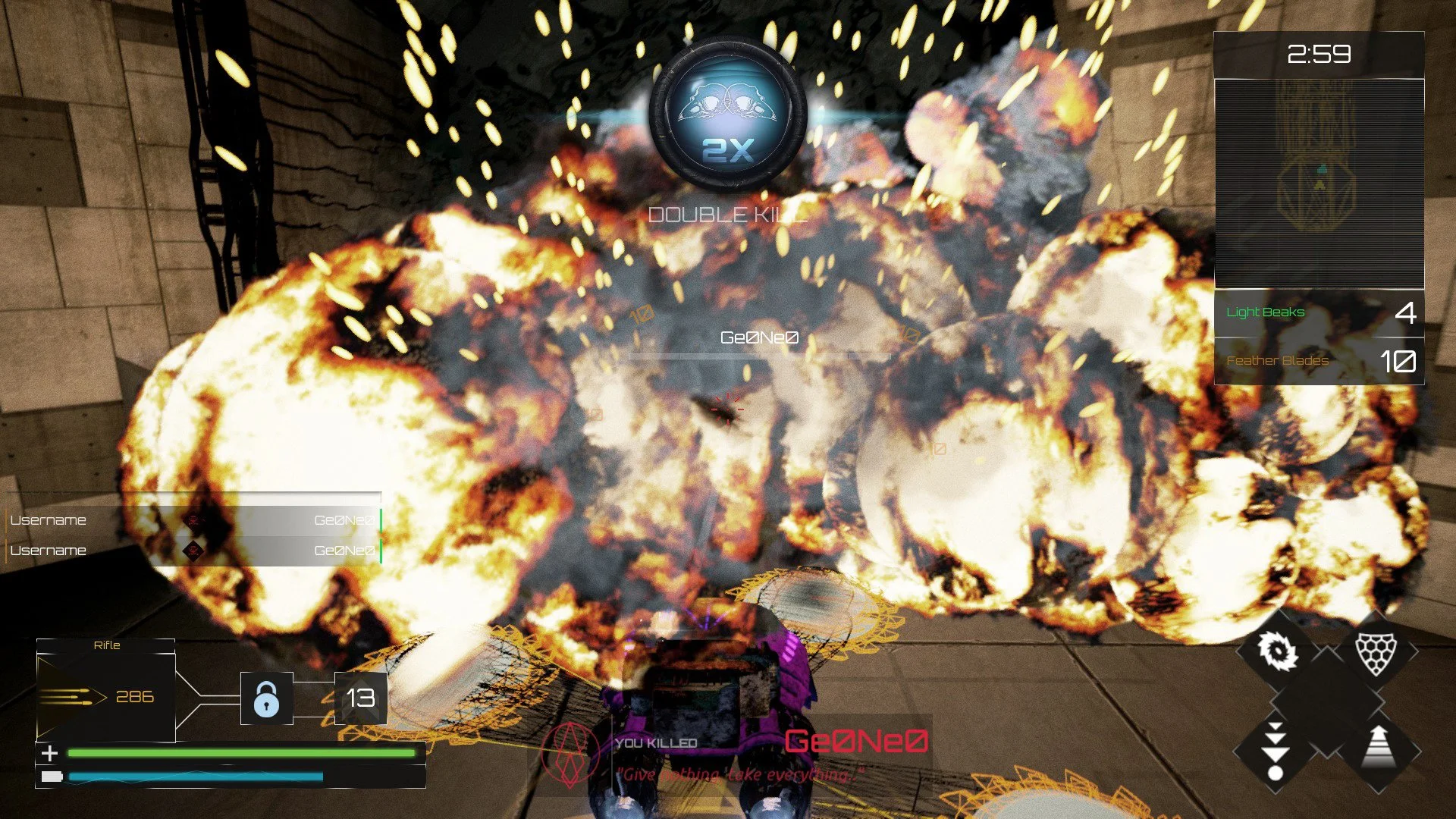1456x819 pixels.
Task: Expand the Light Beaks score row
Action: [1318, 312]
